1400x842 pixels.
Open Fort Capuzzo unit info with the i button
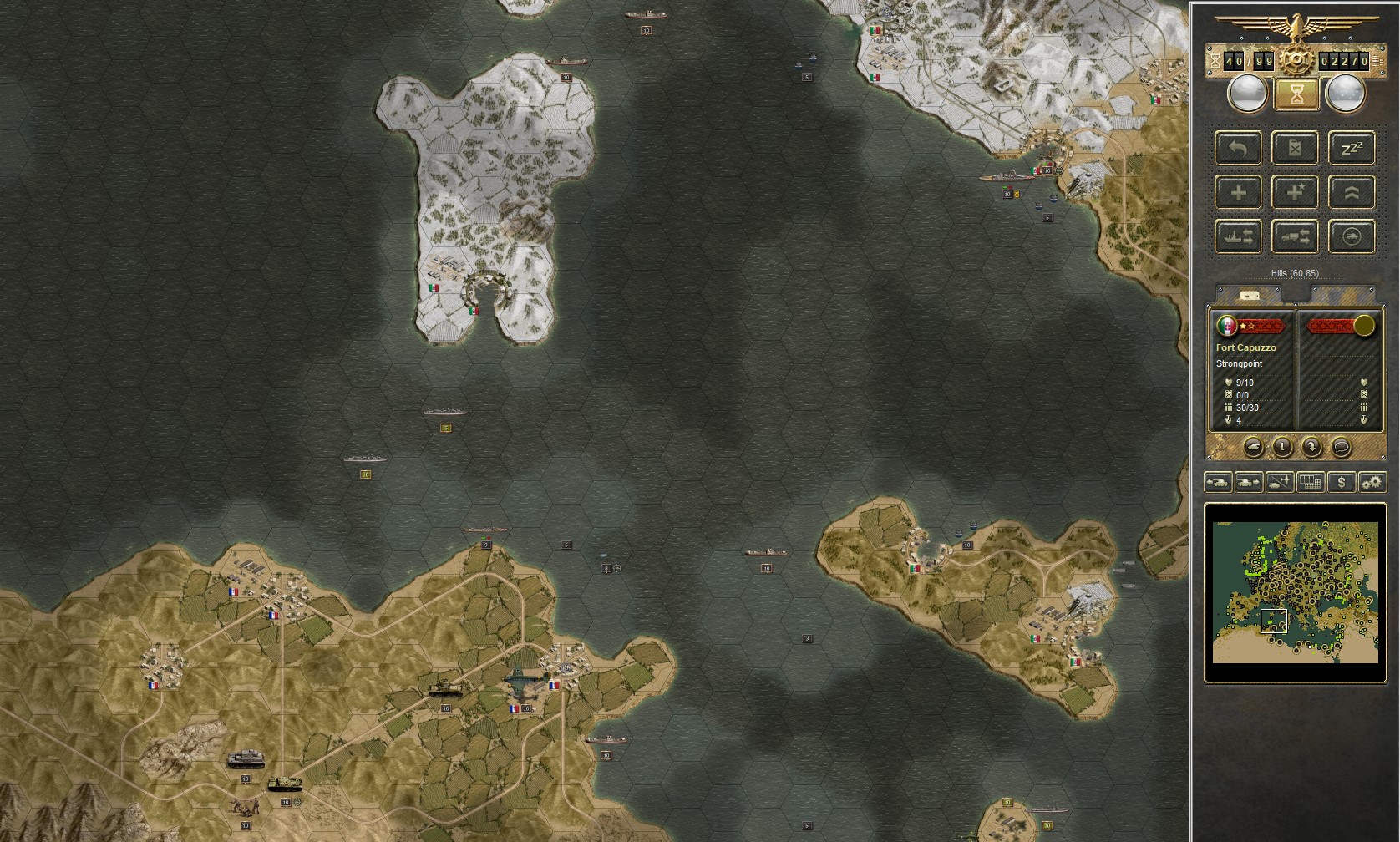point(1283,447)
